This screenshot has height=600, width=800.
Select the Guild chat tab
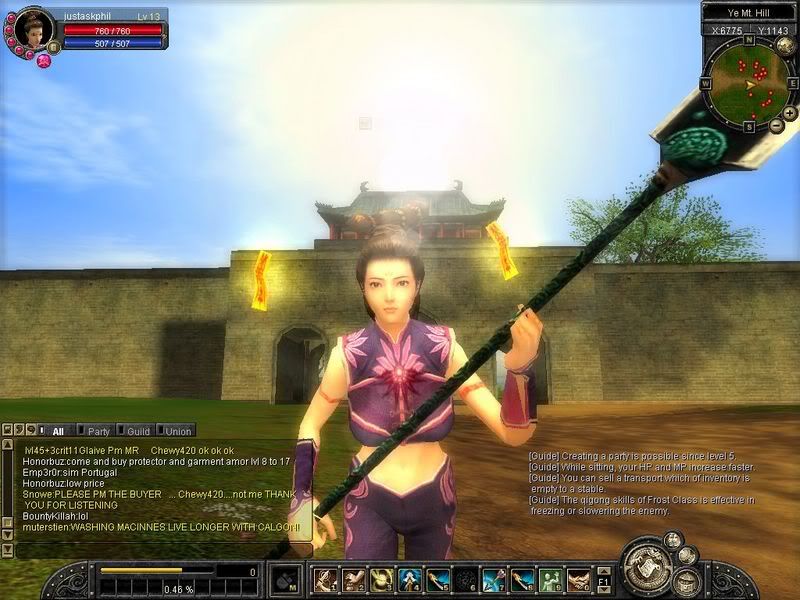(138, 431)
